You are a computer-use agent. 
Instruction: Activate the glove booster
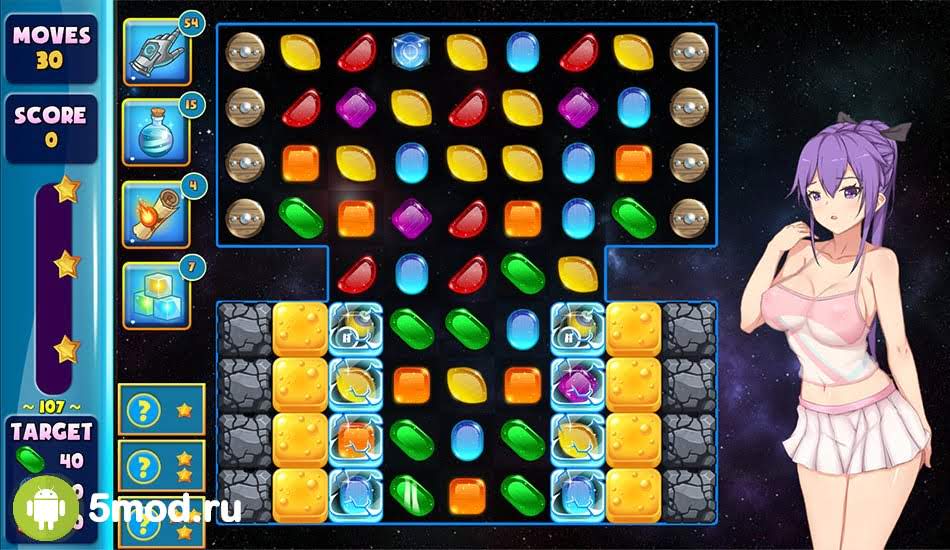pos(156,51)
